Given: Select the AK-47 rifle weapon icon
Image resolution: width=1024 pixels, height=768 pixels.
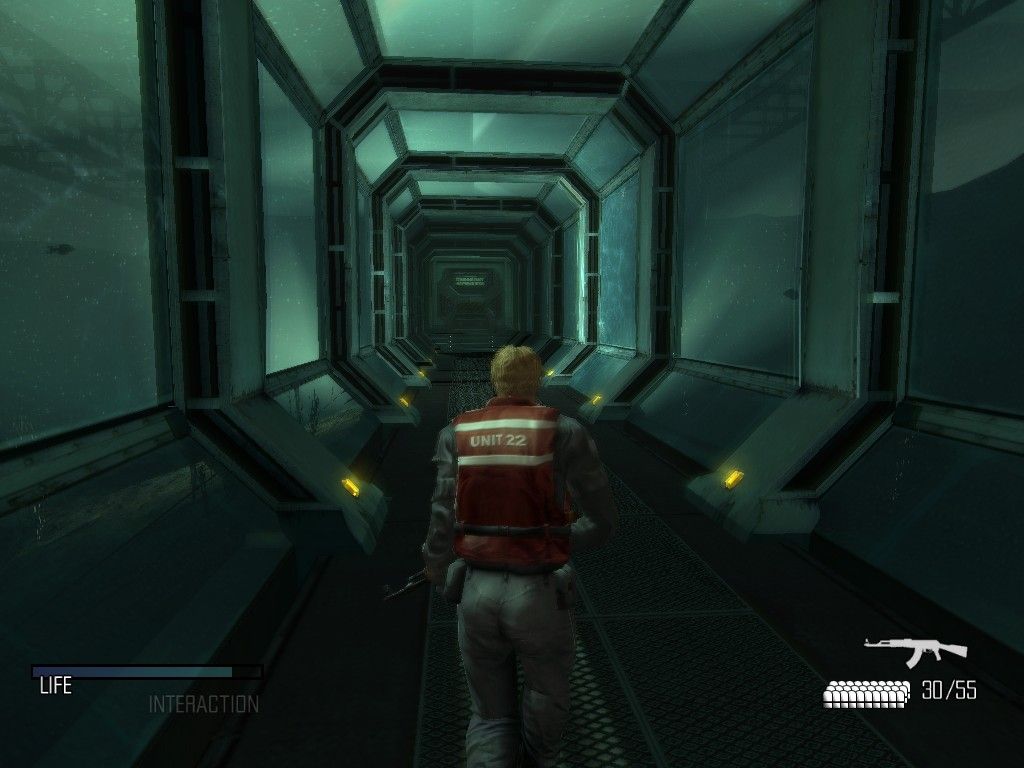Looking at the screenshot, I should point(915,650).
